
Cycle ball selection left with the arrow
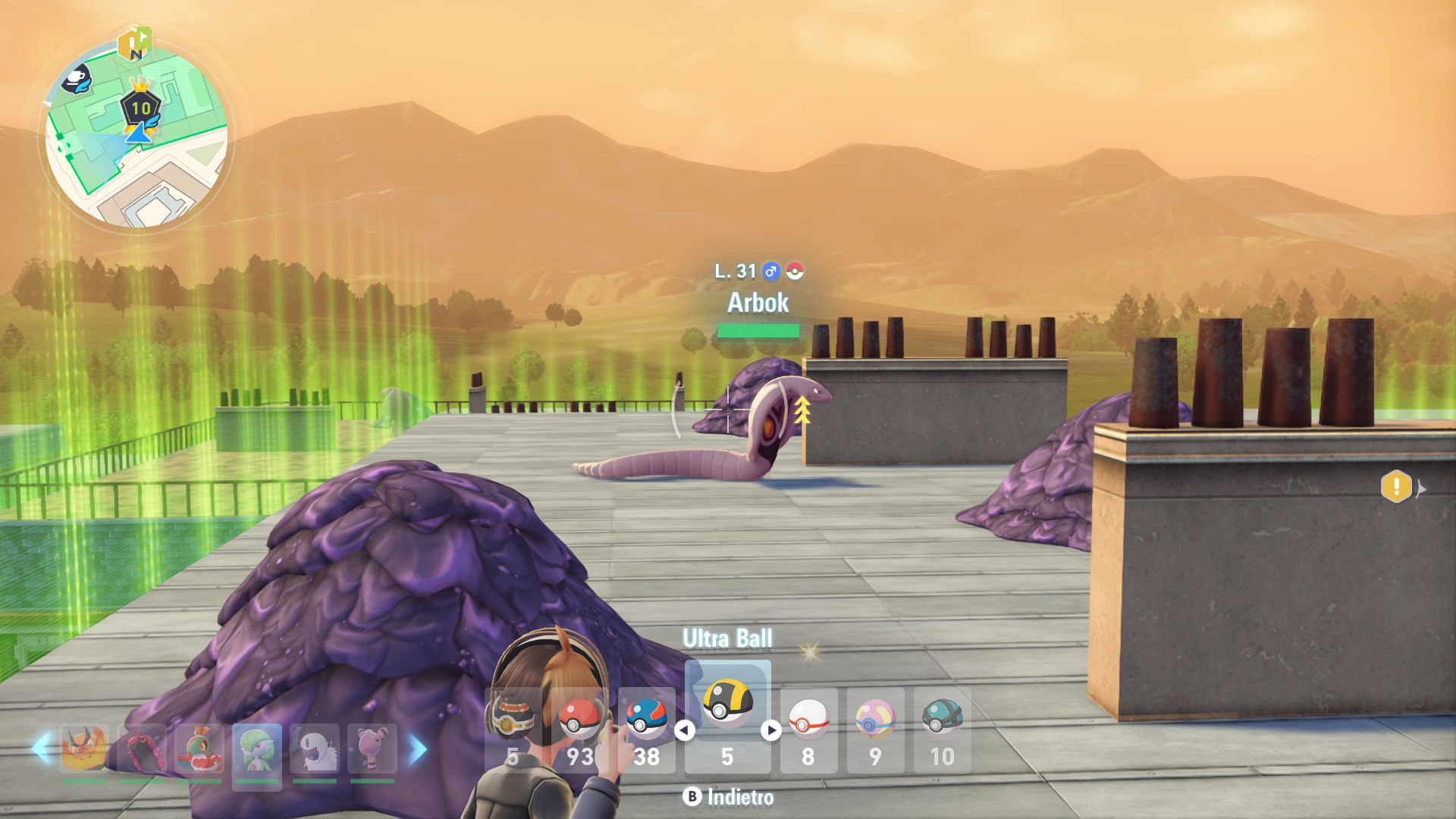[x=685, y=730]
